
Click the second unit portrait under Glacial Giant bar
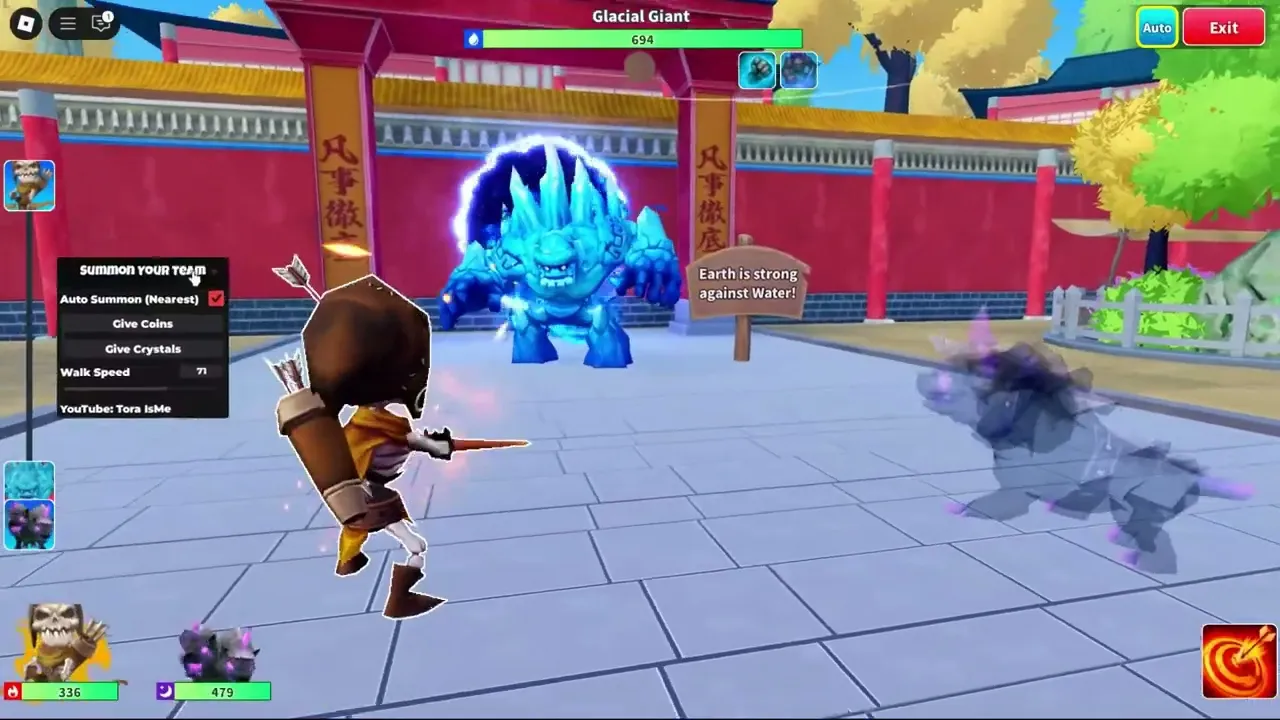(799, 70)
